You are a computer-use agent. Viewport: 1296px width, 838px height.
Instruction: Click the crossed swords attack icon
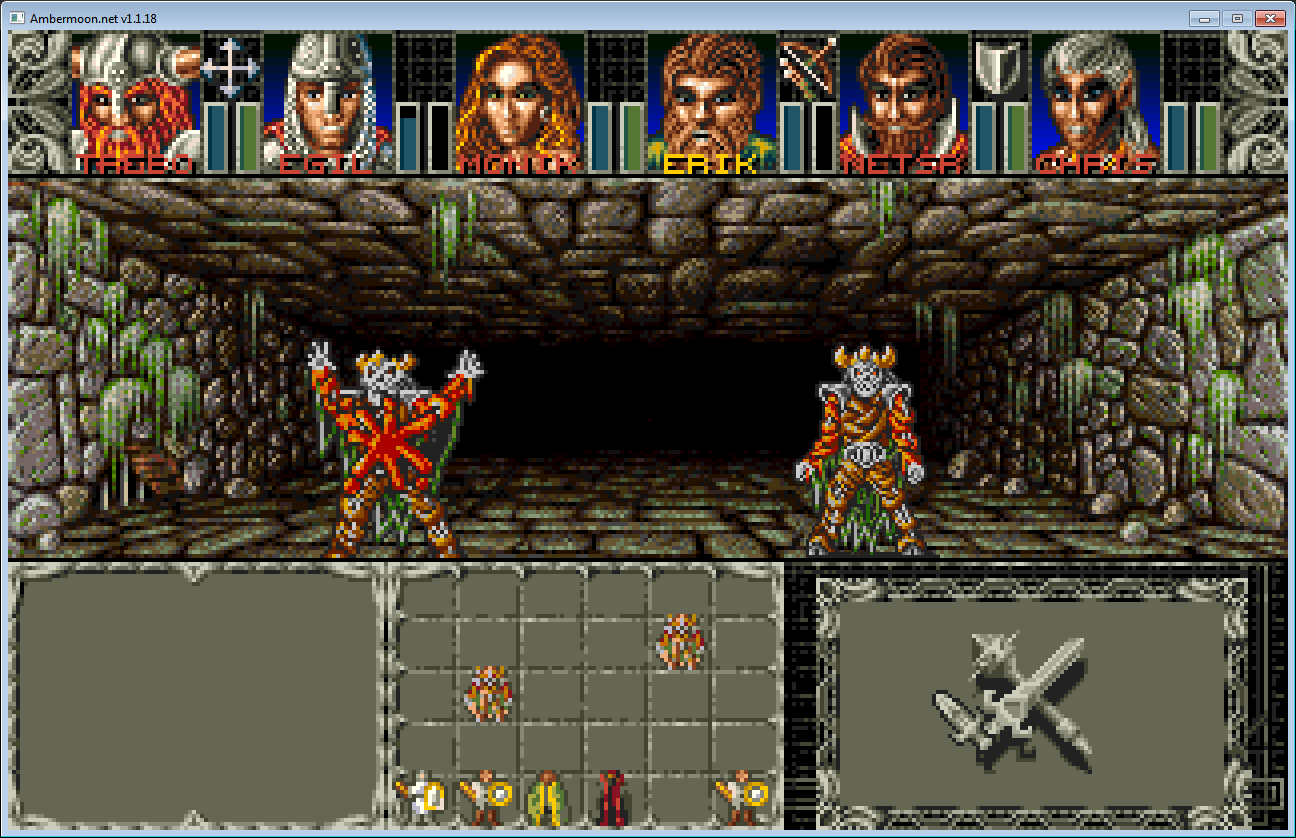(x=1012, y=700)
